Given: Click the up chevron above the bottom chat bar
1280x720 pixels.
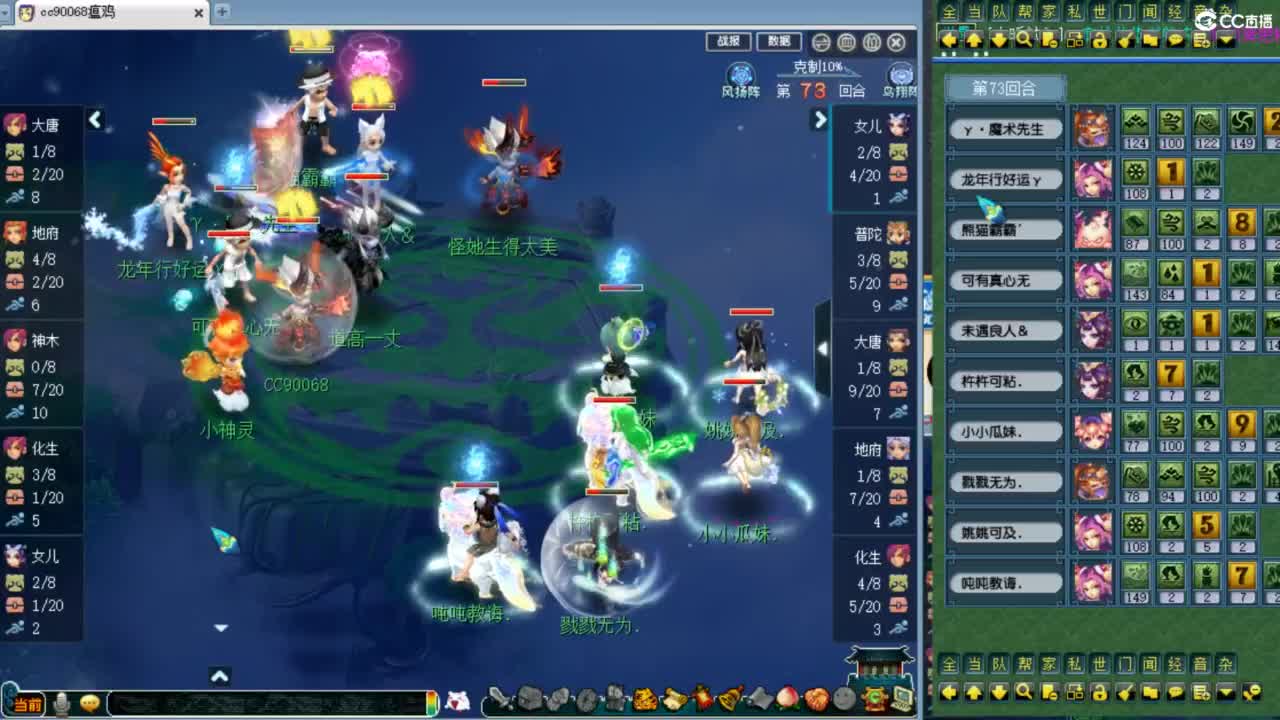Looking at the screenshot, I should [220, 676].
